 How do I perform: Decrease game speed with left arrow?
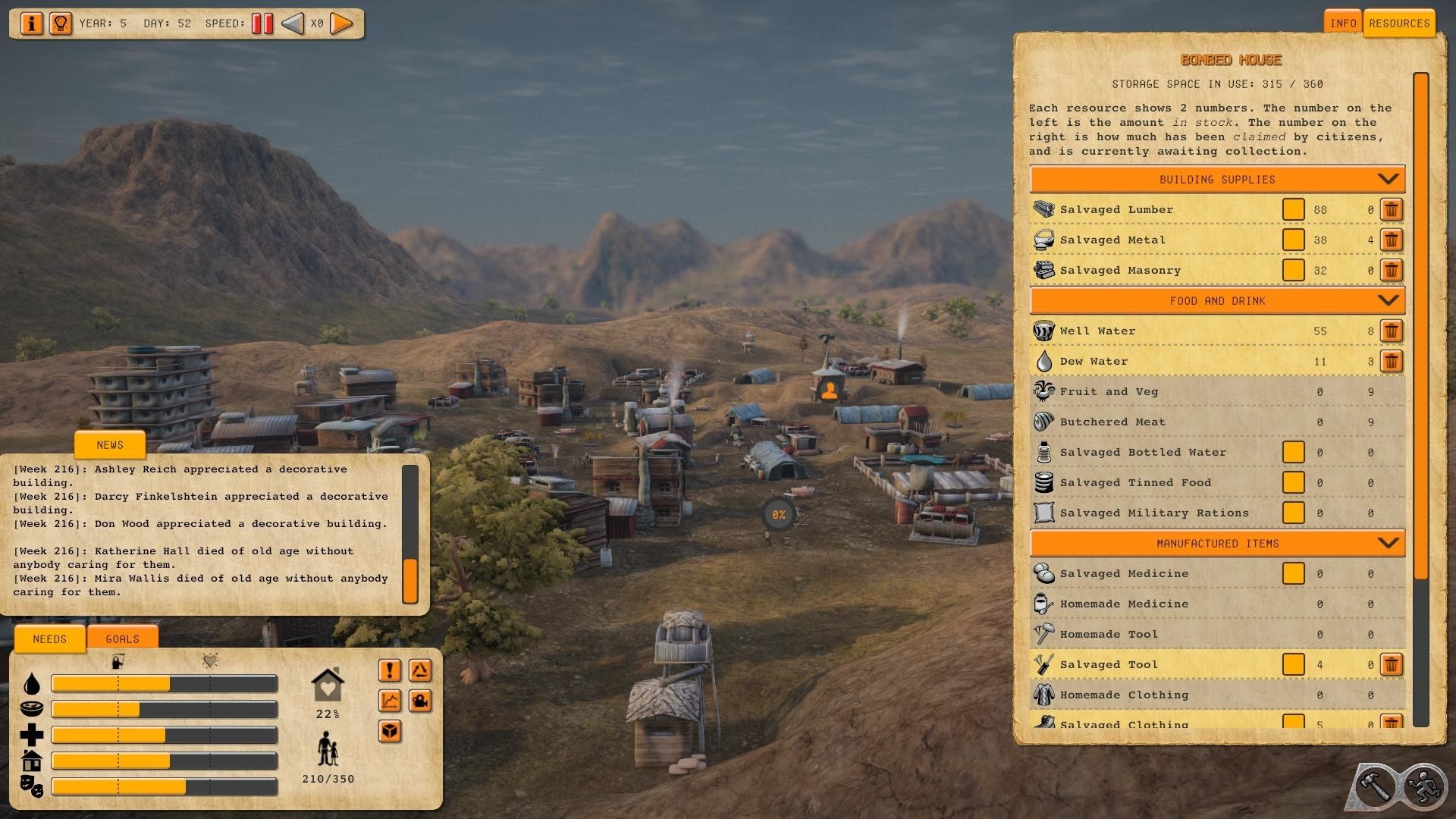[x=292, y=24]
